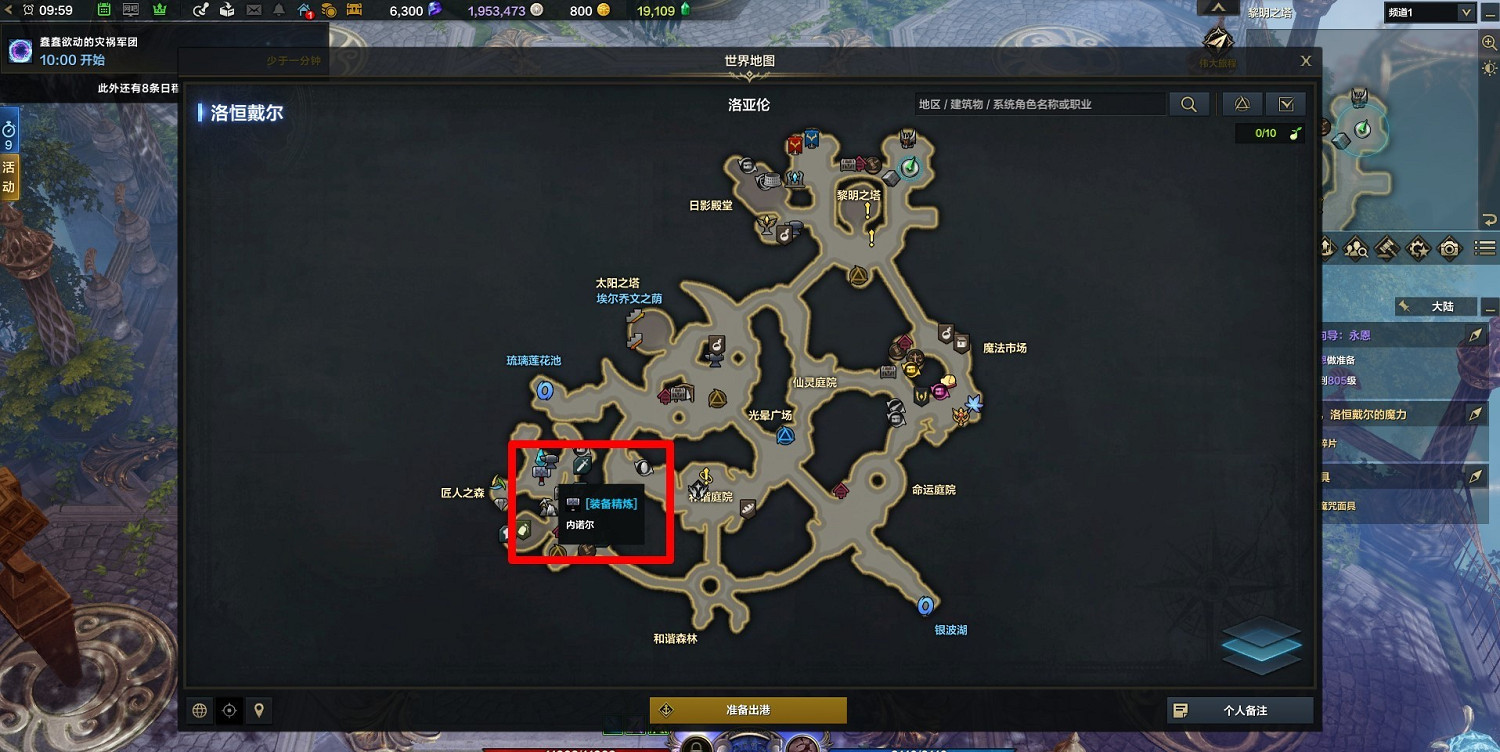Viewport: 1500px width, 752px height.
Task: Open the 频道1 channel dropdown
Action: 1430,13
